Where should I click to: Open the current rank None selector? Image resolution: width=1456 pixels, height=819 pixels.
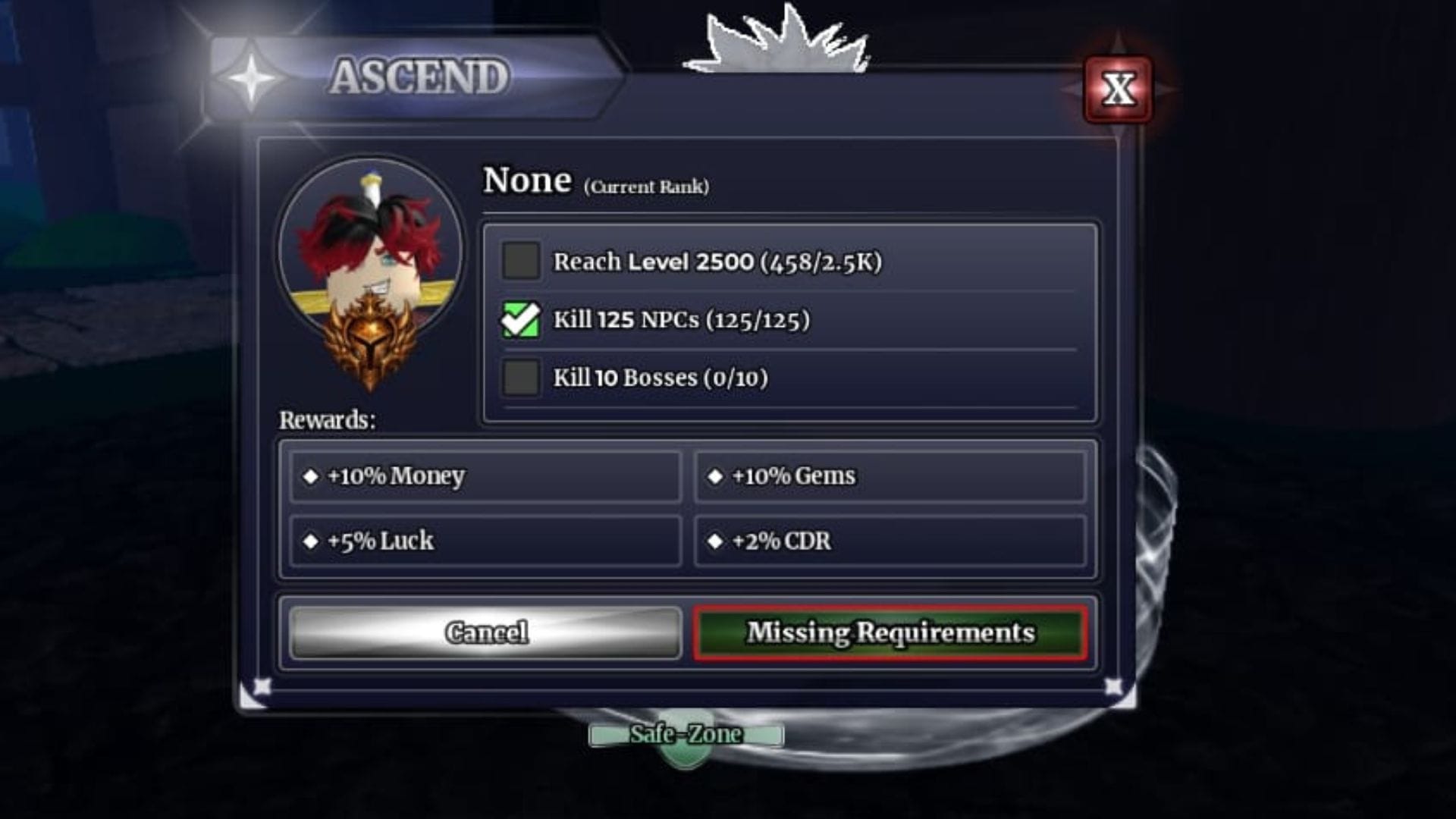[529, 180]
